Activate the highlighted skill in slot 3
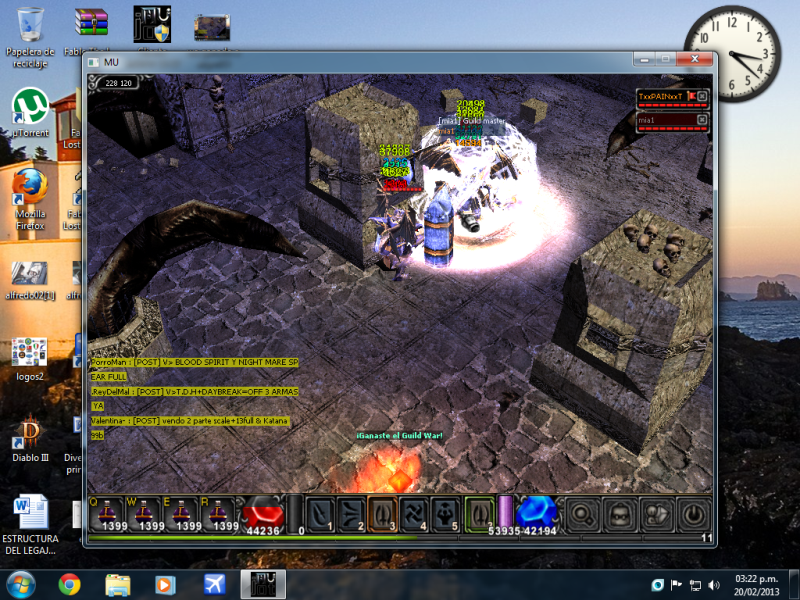This screenshot has width=800, height=600. tap(383, 513)
